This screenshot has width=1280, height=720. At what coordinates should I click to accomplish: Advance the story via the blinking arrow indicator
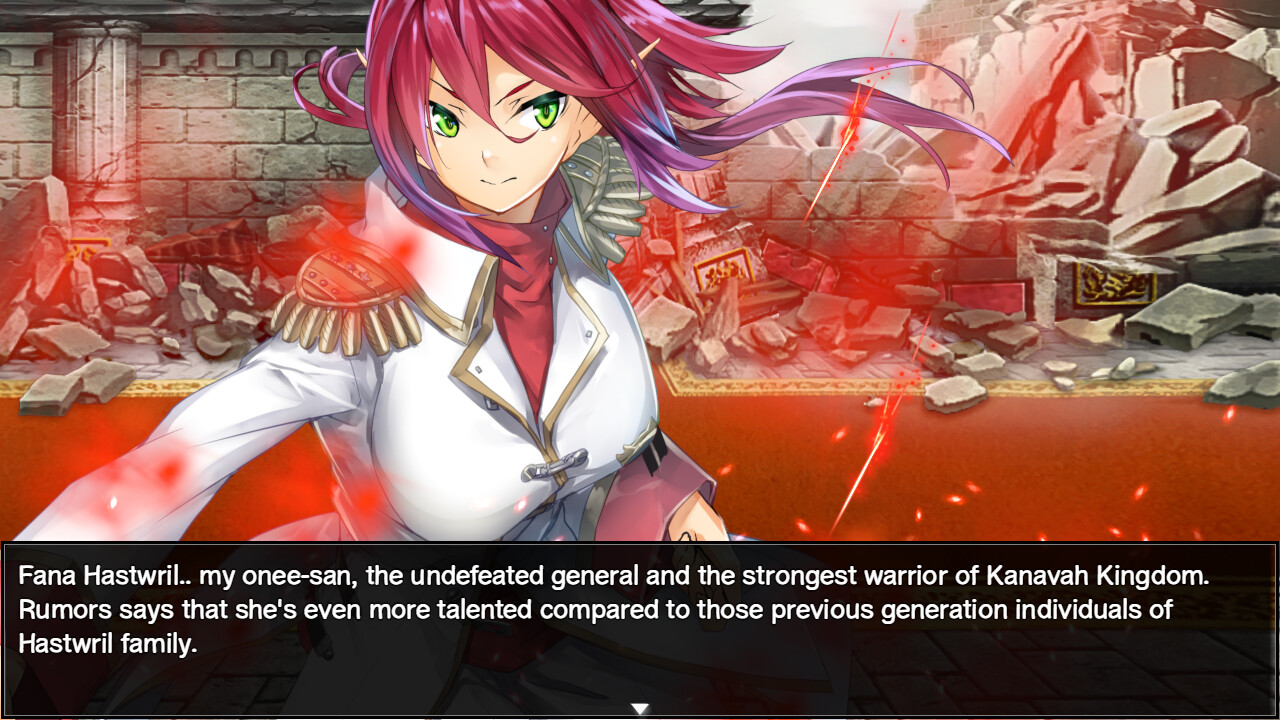[637, 705]
